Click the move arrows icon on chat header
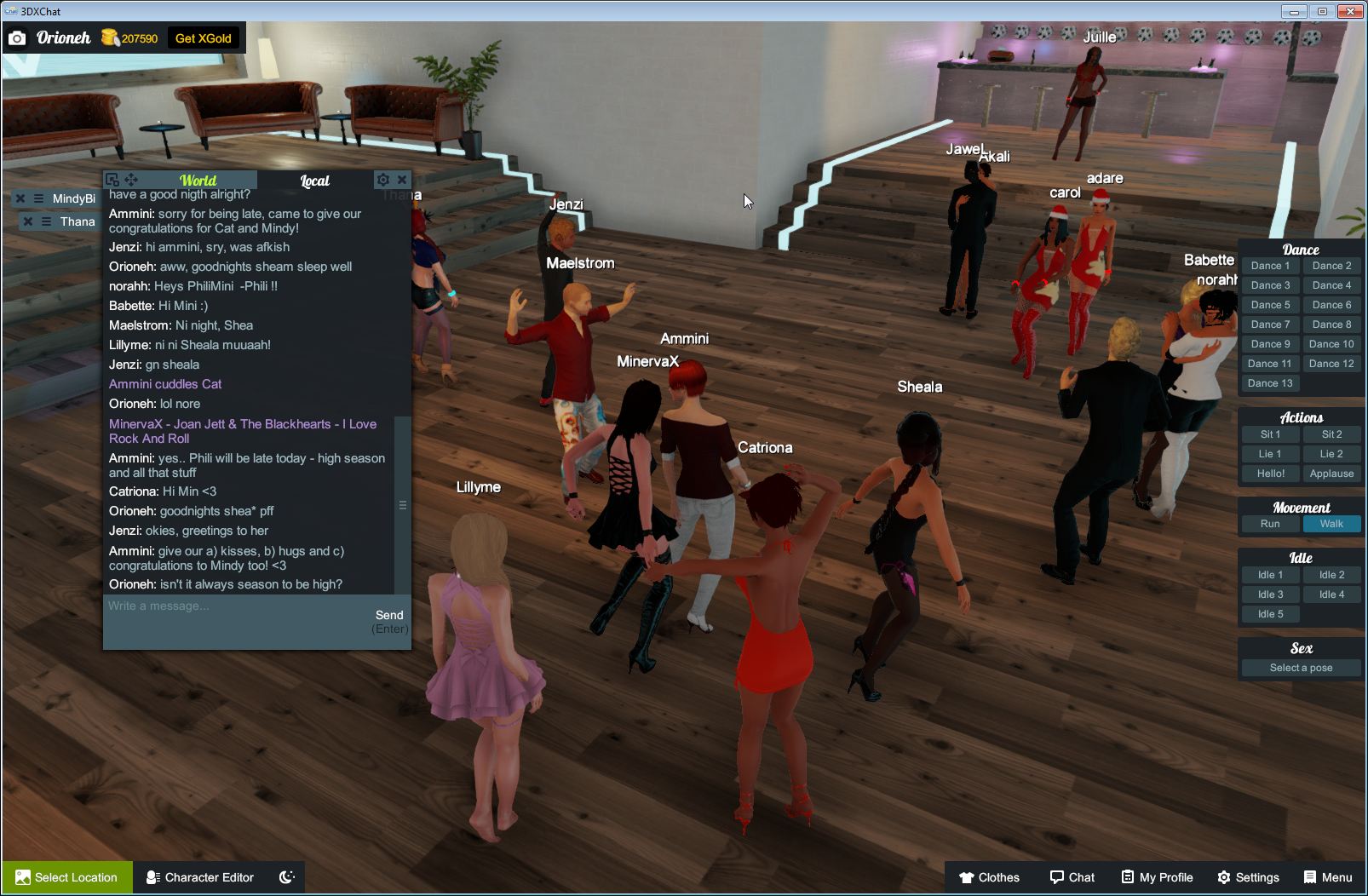 [x=131, y=180]
